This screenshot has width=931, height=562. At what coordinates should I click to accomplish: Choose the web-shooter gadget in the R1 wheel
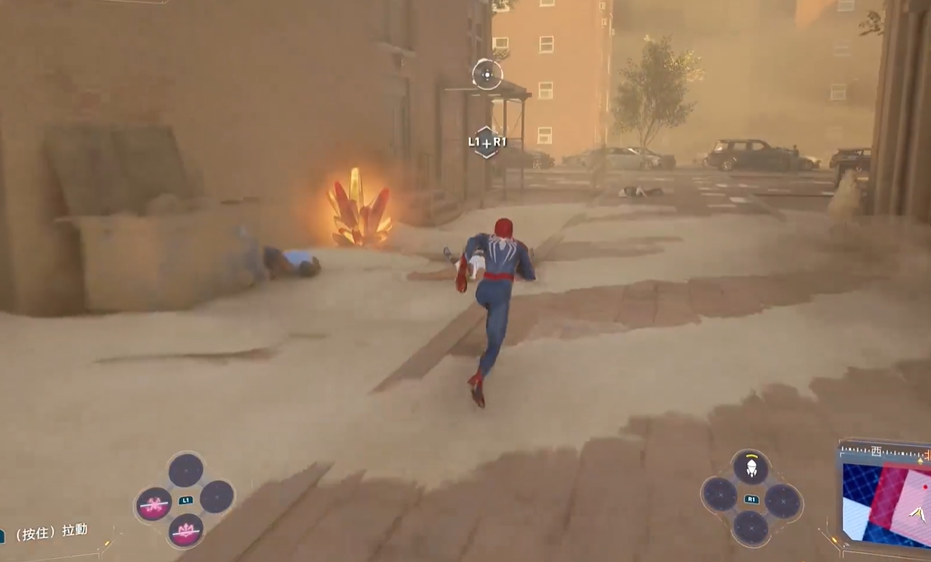coord(750,467)
